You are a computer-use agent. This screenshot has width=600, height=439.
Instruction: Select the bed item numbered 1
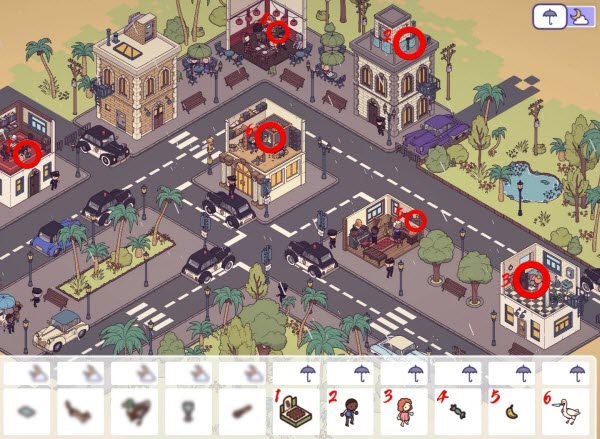[x=298, y=410]
